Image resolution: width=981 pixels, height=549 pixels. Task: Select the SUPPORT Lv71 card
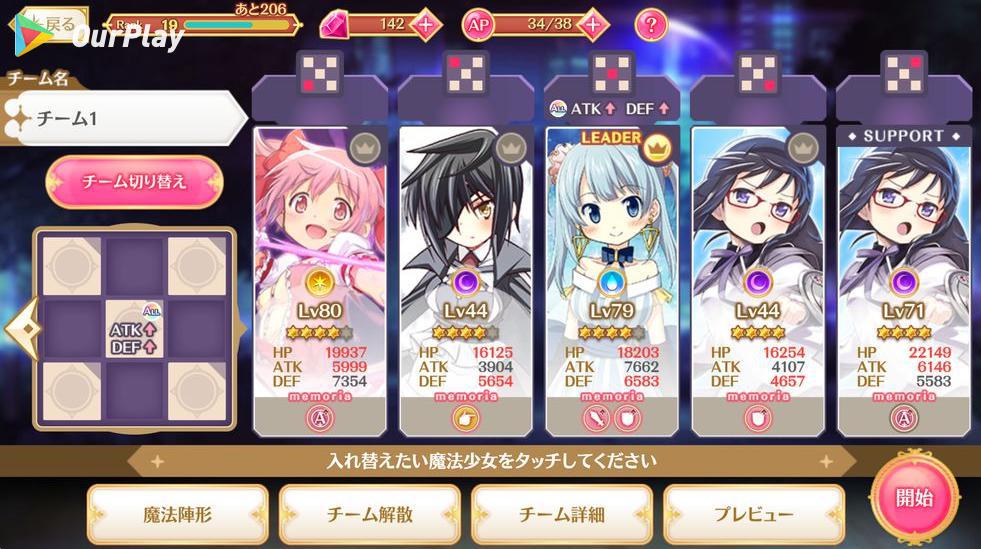point(903,250)
